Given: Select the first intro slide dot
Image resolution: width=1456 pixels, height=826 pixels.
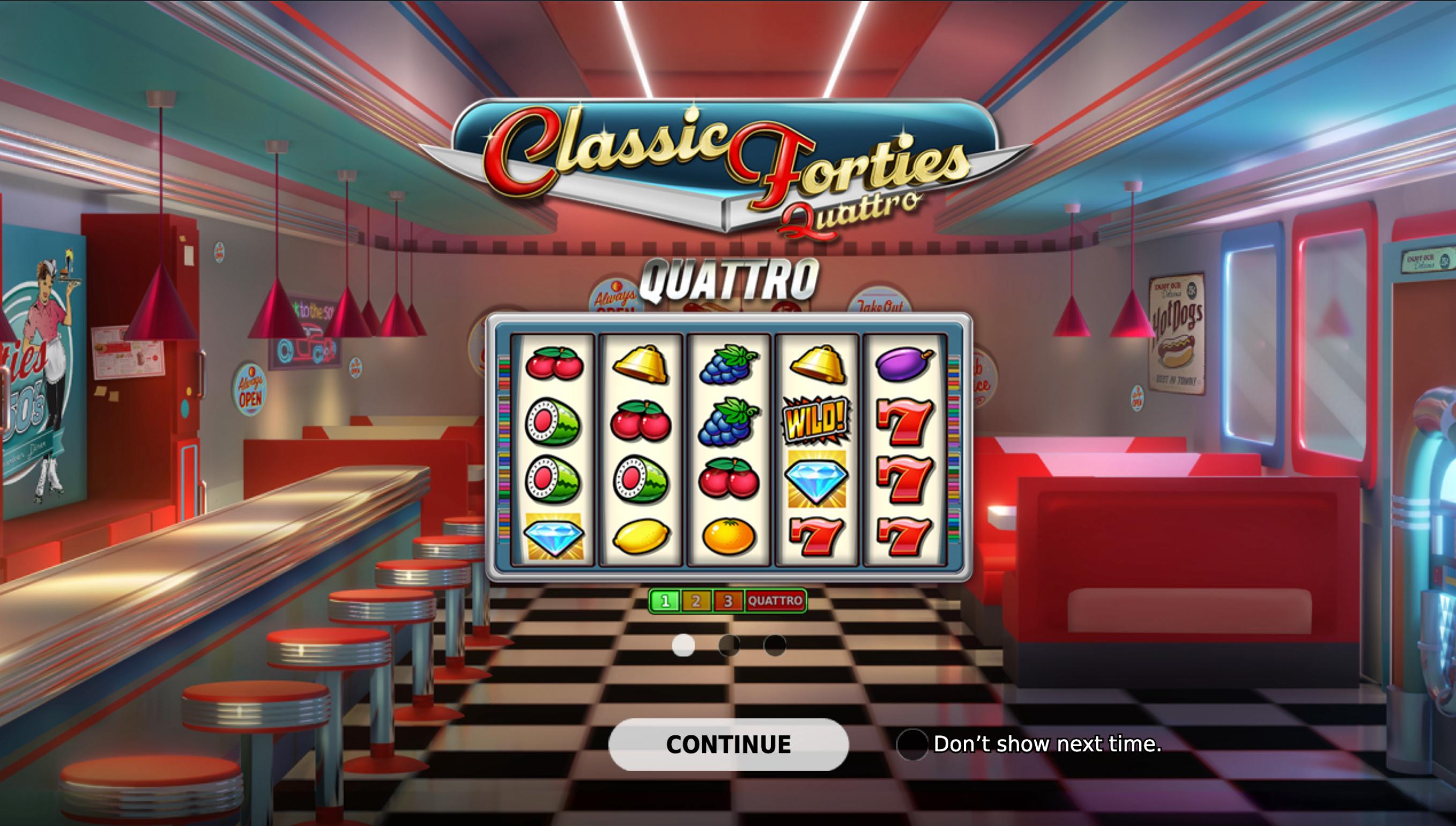Looking at the screenshot, I should (682, 645).
